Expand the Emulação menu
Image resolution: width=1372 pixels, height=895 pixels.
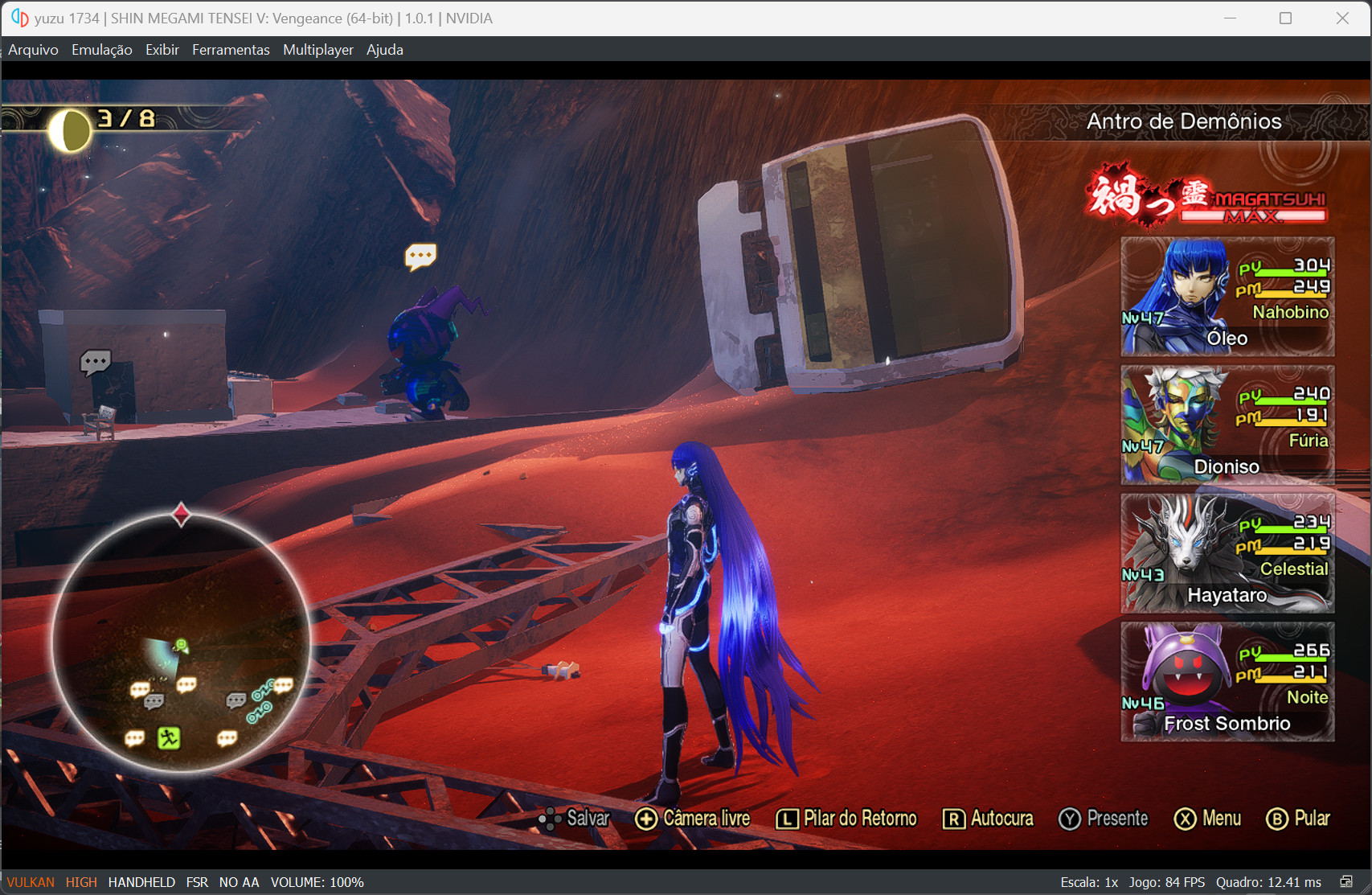(101, 49)
